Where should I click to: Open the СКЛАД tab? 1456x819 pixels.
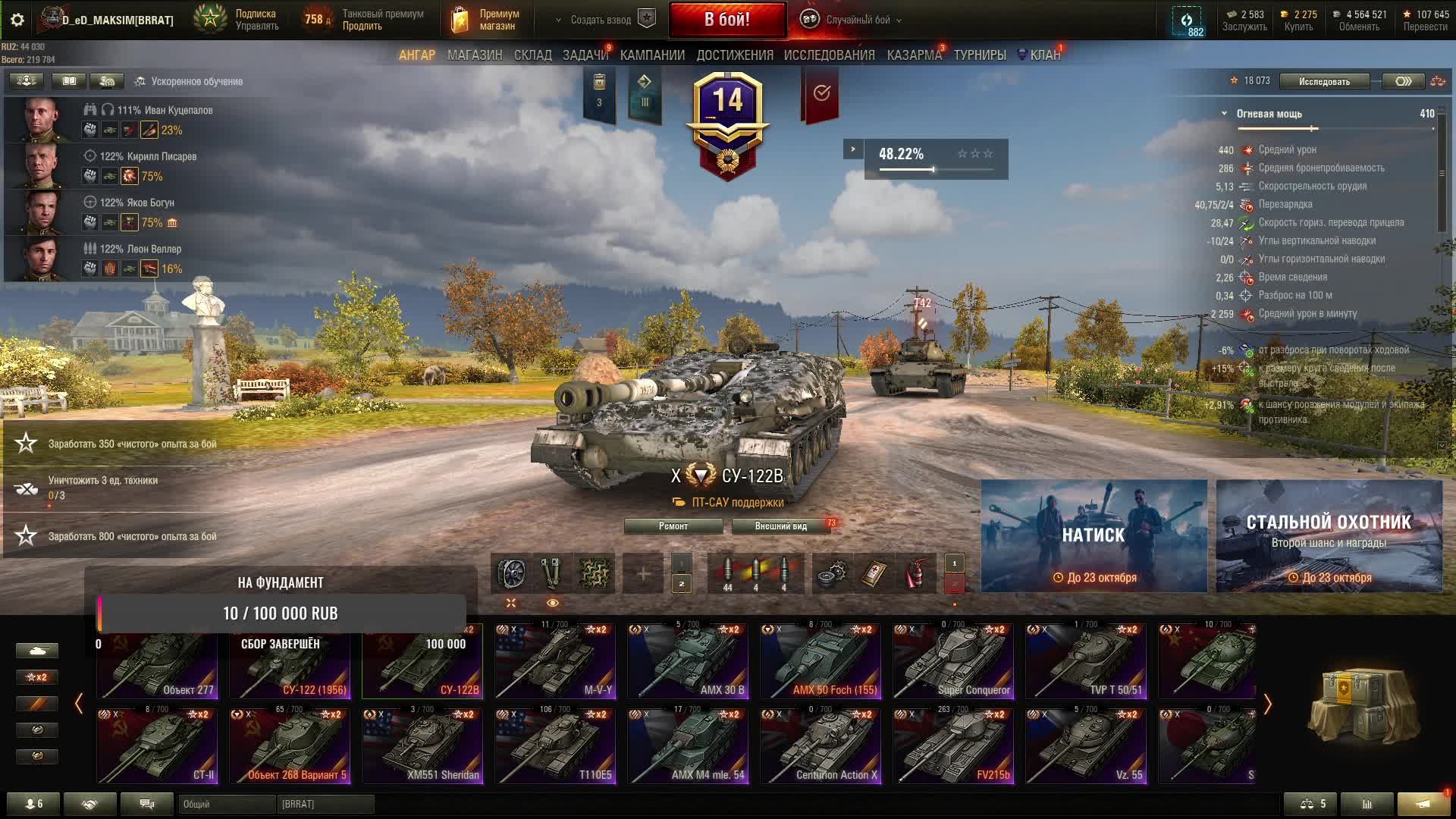[532, 55]
